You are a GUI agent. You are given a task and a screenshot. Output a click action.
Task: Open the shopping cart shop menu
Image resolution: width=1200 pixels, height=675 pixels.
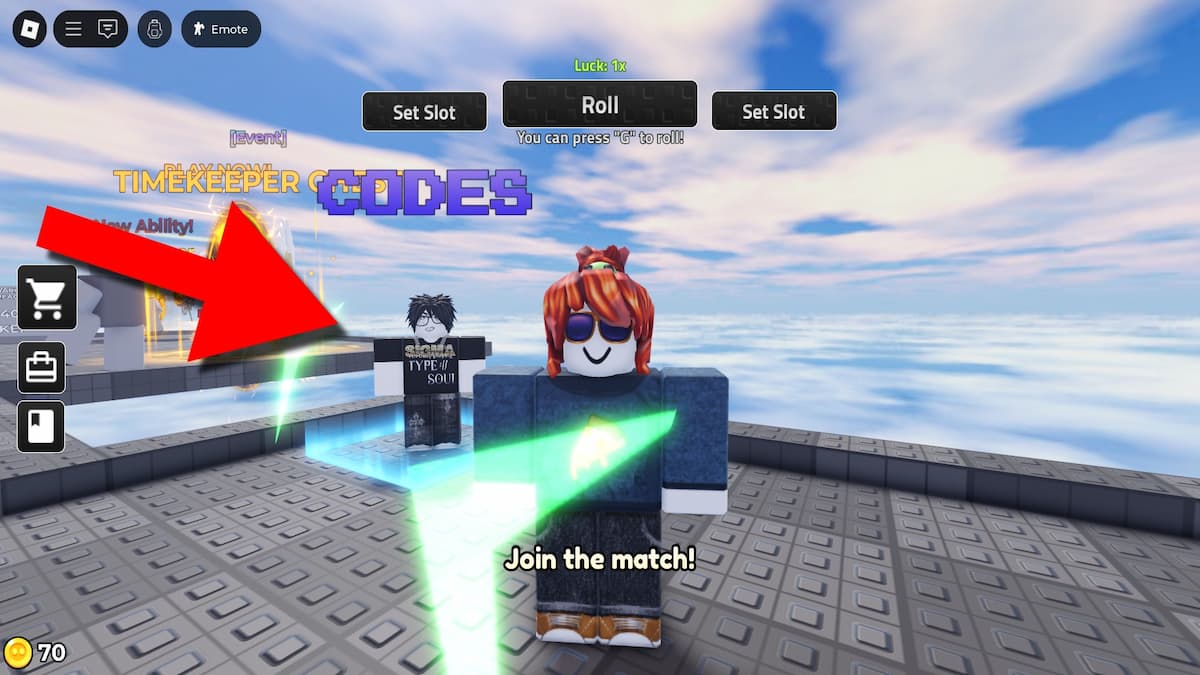[47, 297]
